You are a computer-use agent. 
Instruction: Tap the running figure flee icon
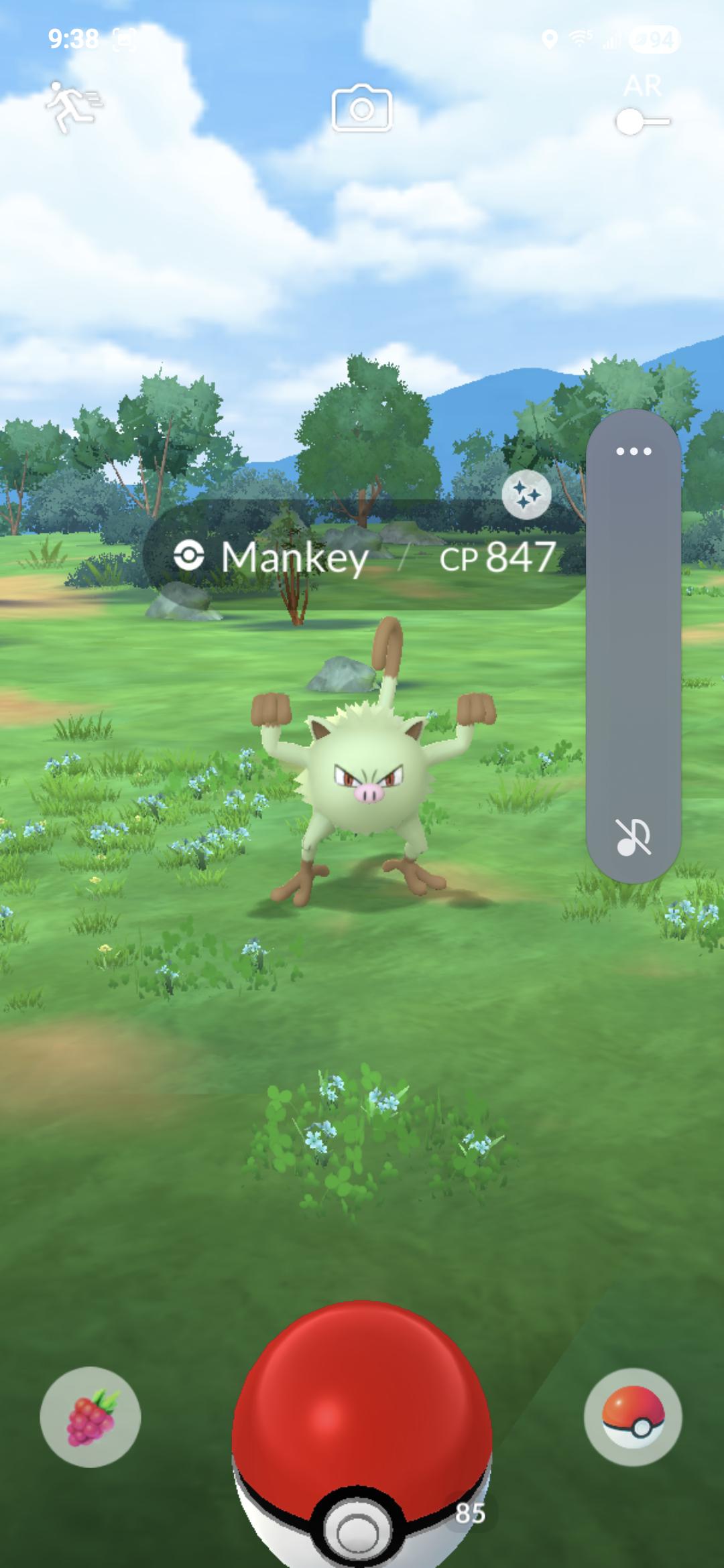coord(74,106)
